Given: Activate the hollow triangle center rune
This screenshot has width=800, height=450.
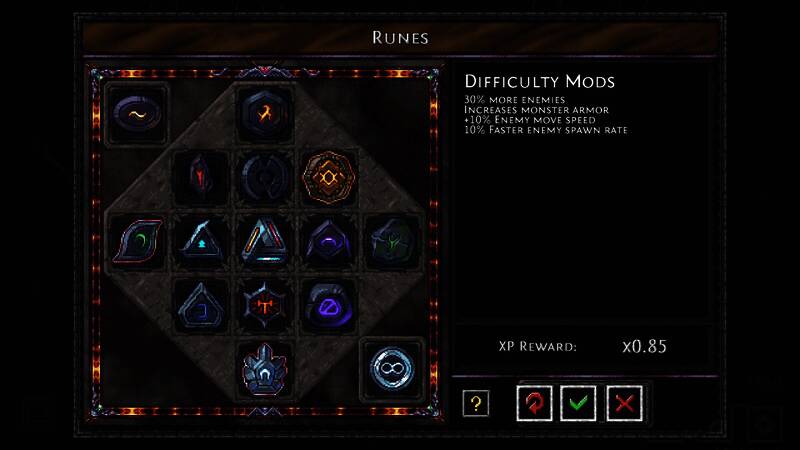Looking at the screenshot, I should 265,241.
